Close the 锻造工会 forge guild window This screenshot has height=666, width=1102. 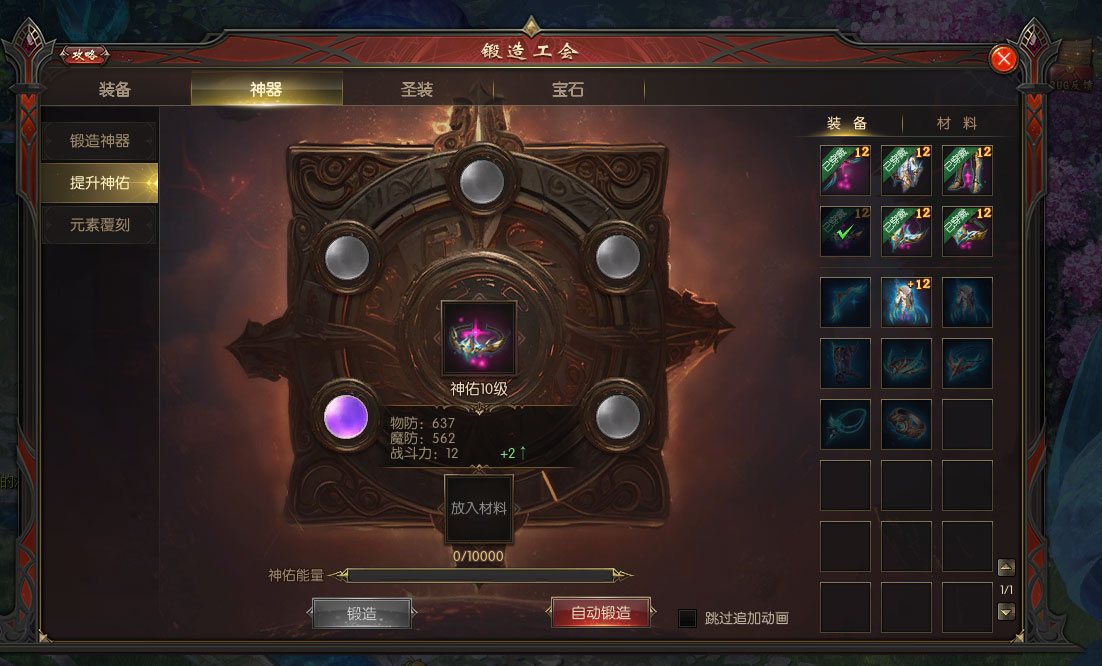[x=1003, y=59]
